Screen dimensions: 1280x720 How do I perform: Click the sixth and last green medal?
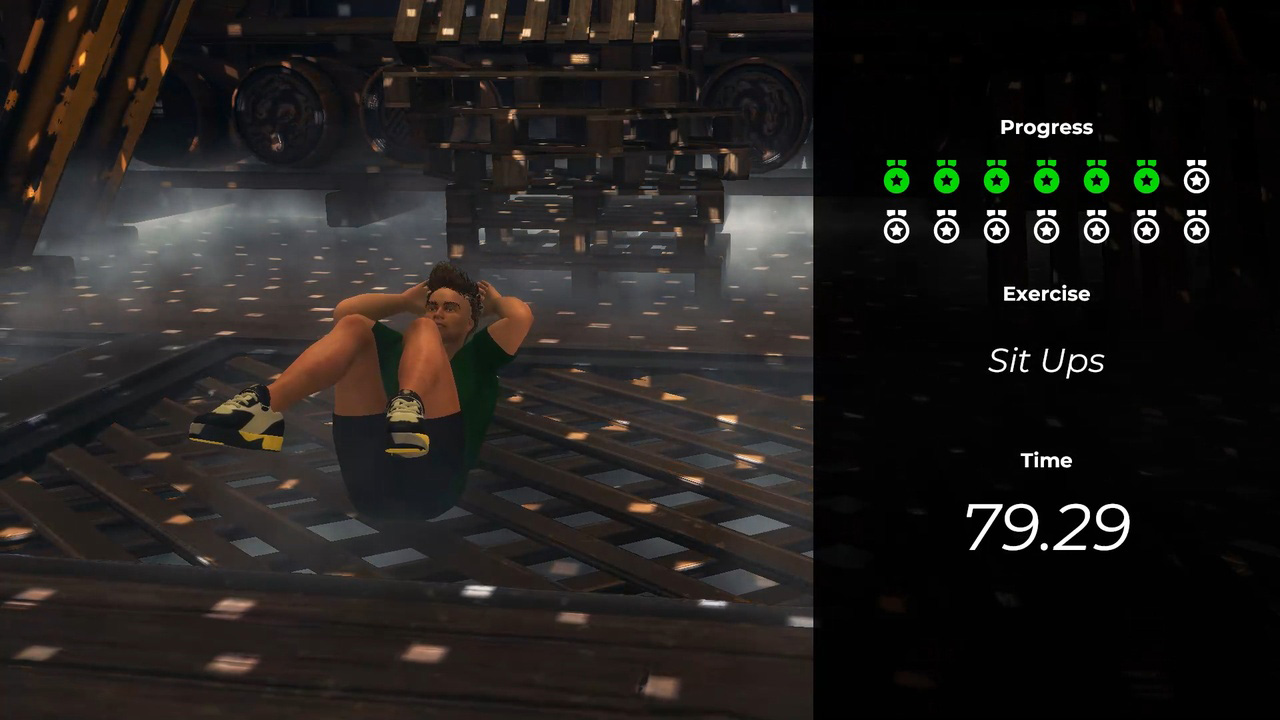1146,179
